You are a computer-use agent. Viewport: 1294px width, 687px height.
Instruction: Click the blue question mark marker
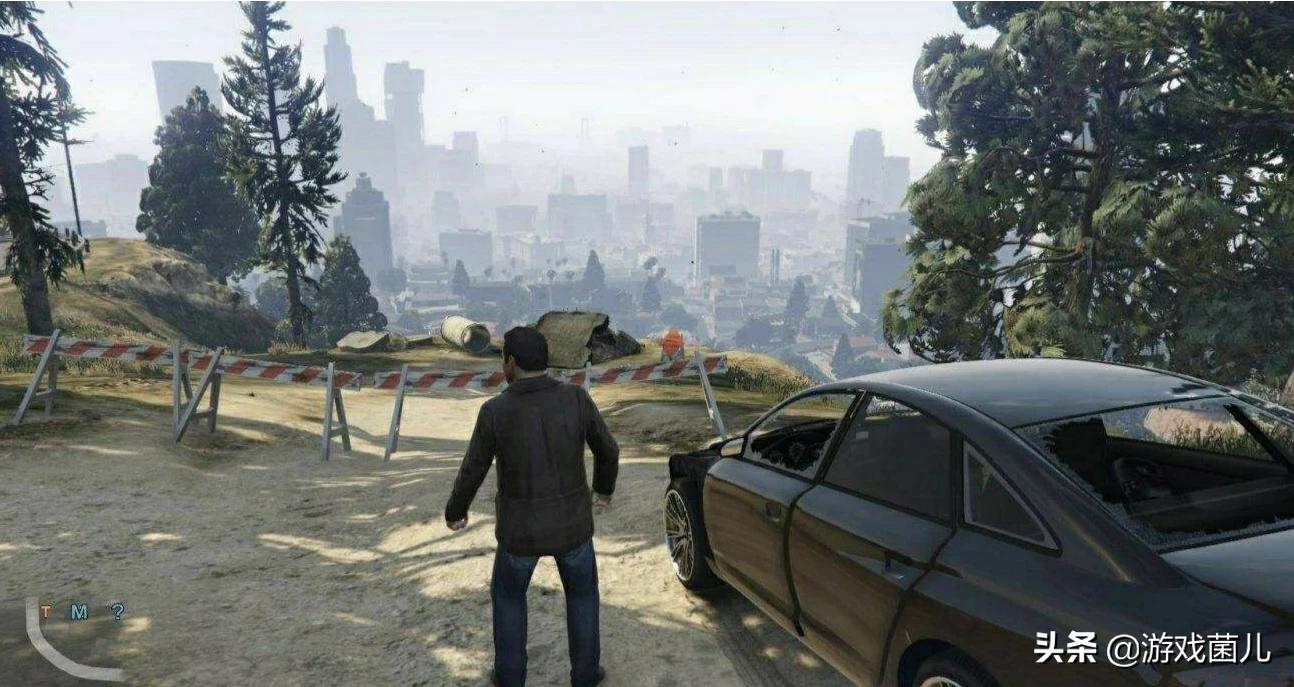(x=117, y=610)
